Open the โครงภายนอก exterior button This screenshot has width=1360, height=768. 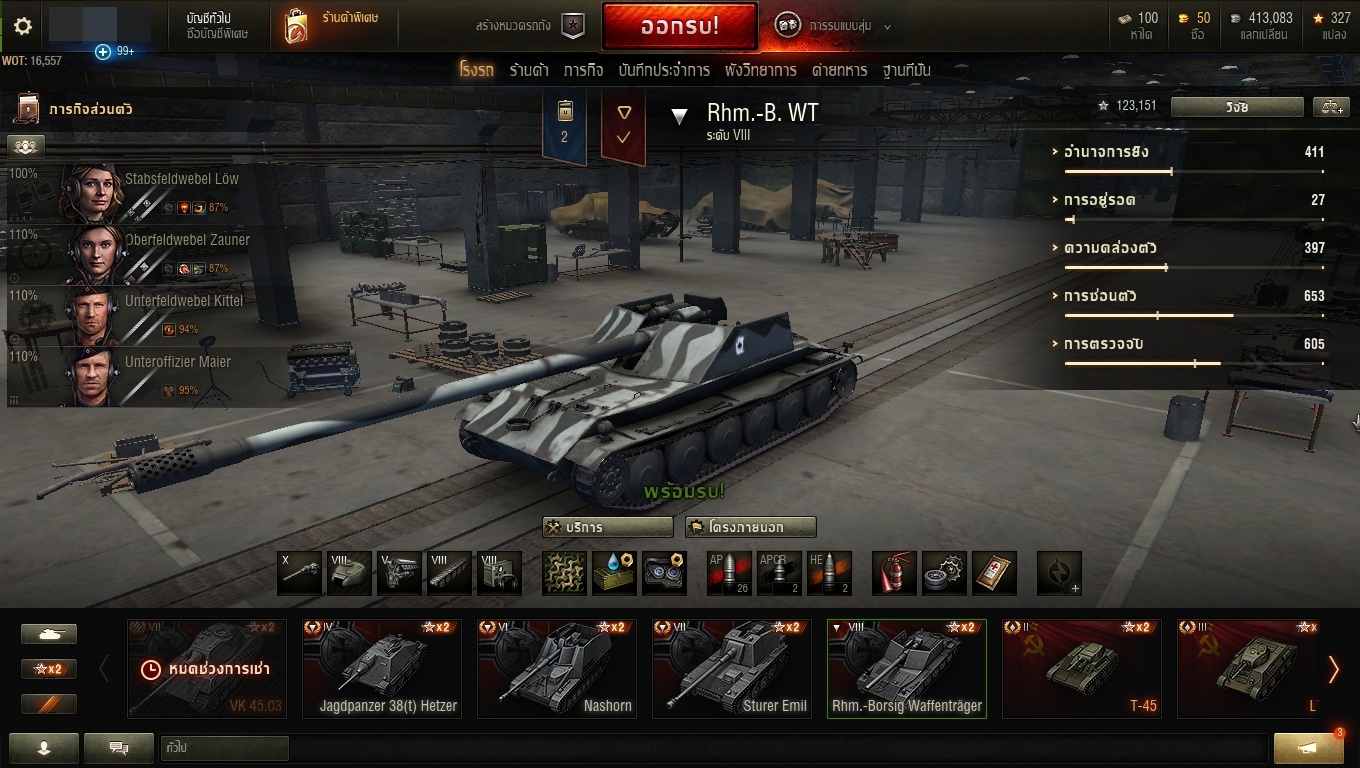point(750,527)
